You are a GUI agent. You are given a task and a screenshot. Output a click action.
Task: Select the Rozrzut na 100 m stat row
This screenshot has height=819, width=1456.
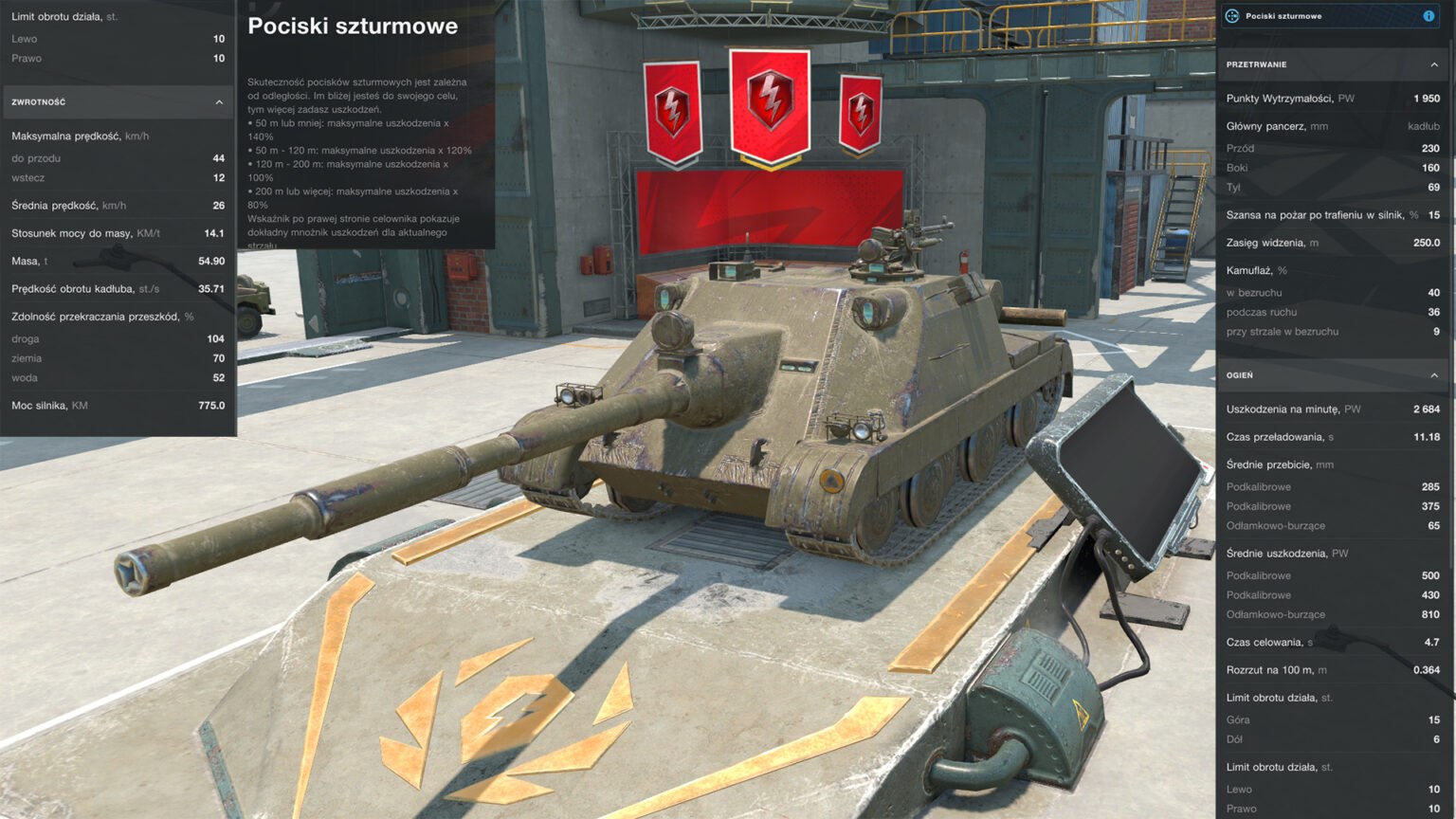(x=1327, y=669)
